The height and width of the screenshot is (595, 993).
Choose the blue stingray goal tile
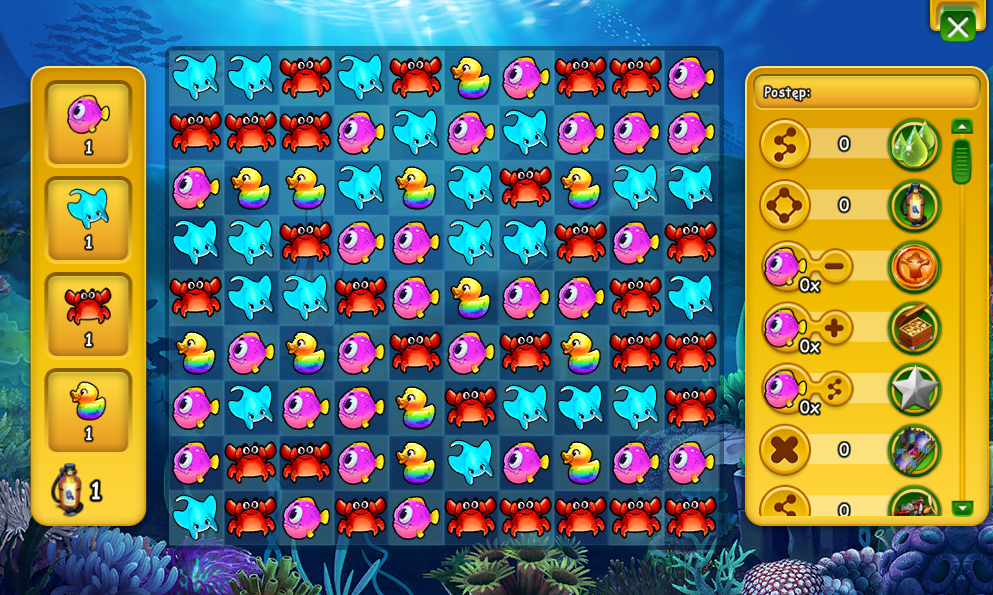click(88, 218)
